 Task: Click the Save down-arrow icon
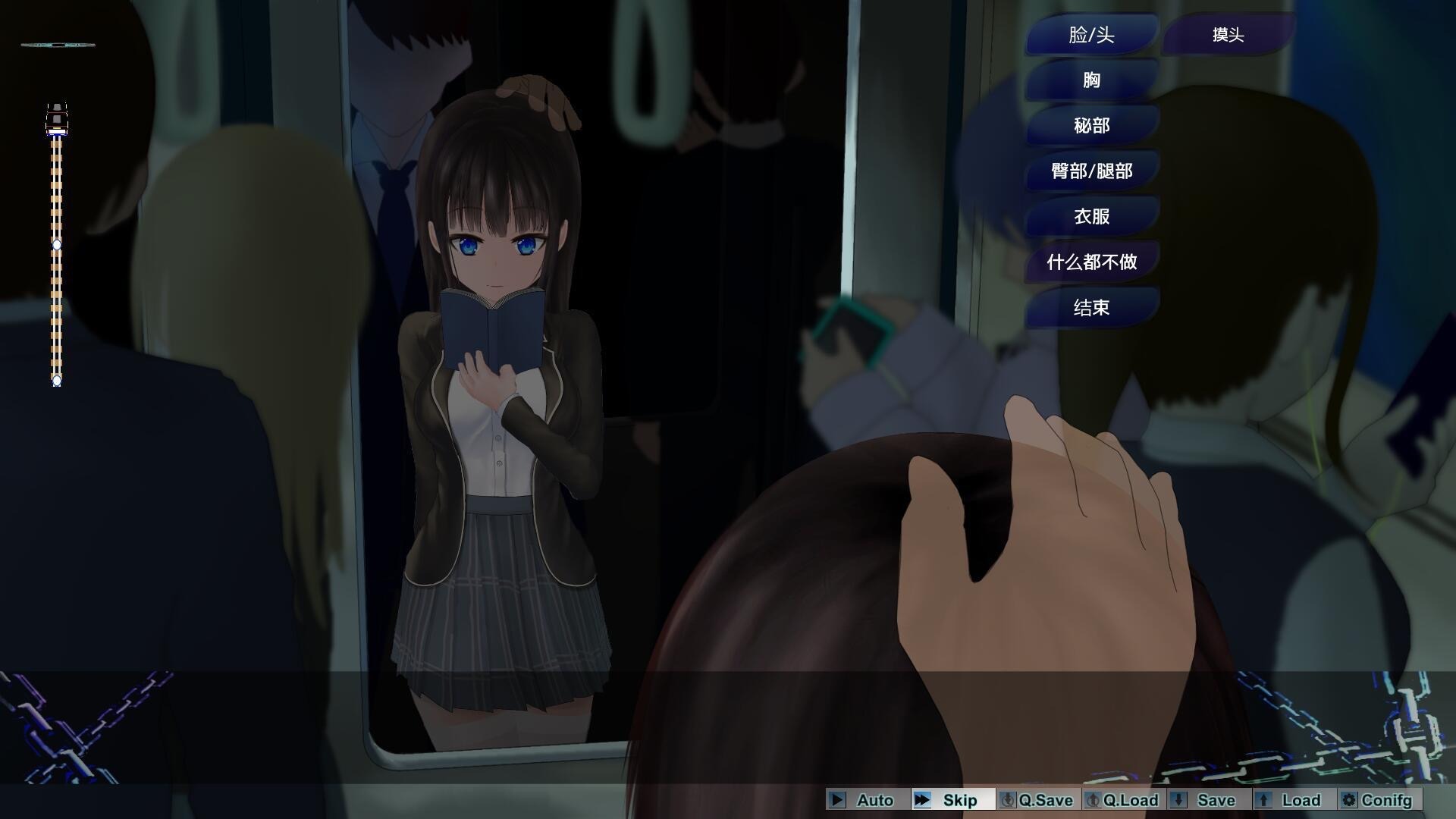coord(1180,800)
